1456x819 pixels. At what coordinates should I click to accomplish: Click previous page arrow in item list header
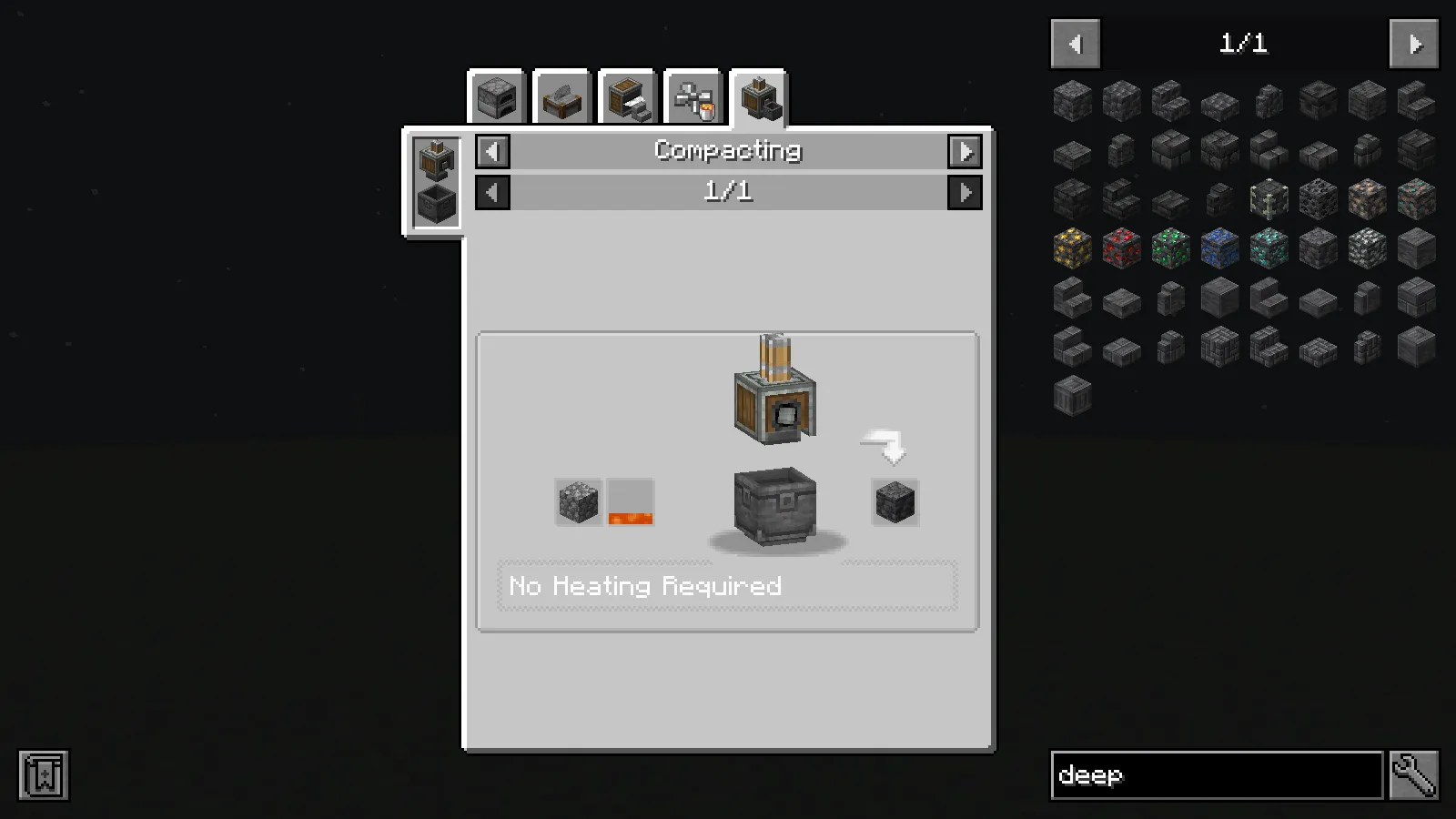tap(1075, 43)
